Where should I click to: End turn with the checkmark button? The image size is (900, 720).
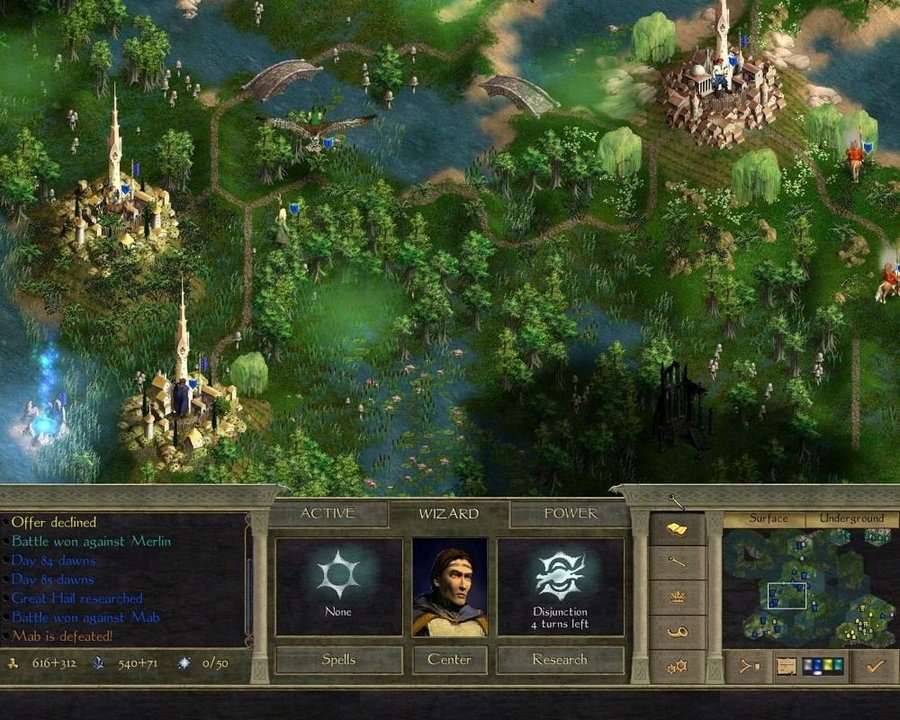click(876, 665)
